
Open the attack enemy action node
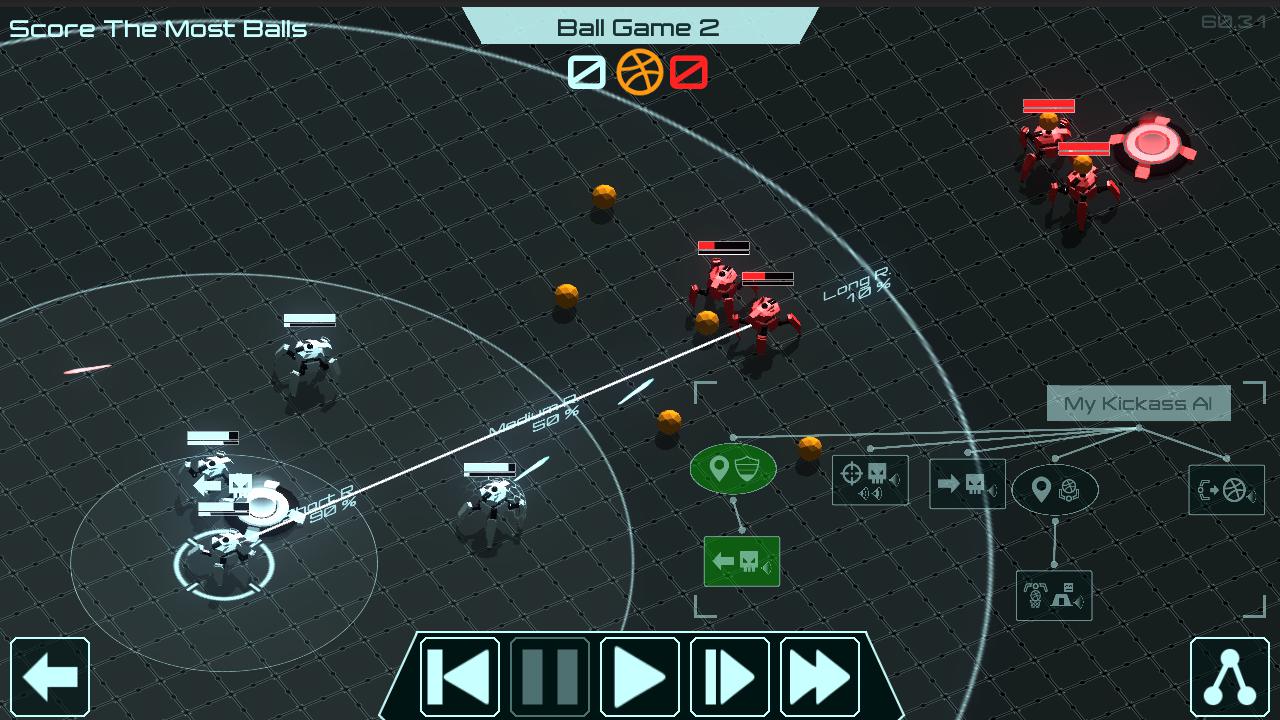tap(869, 479)
